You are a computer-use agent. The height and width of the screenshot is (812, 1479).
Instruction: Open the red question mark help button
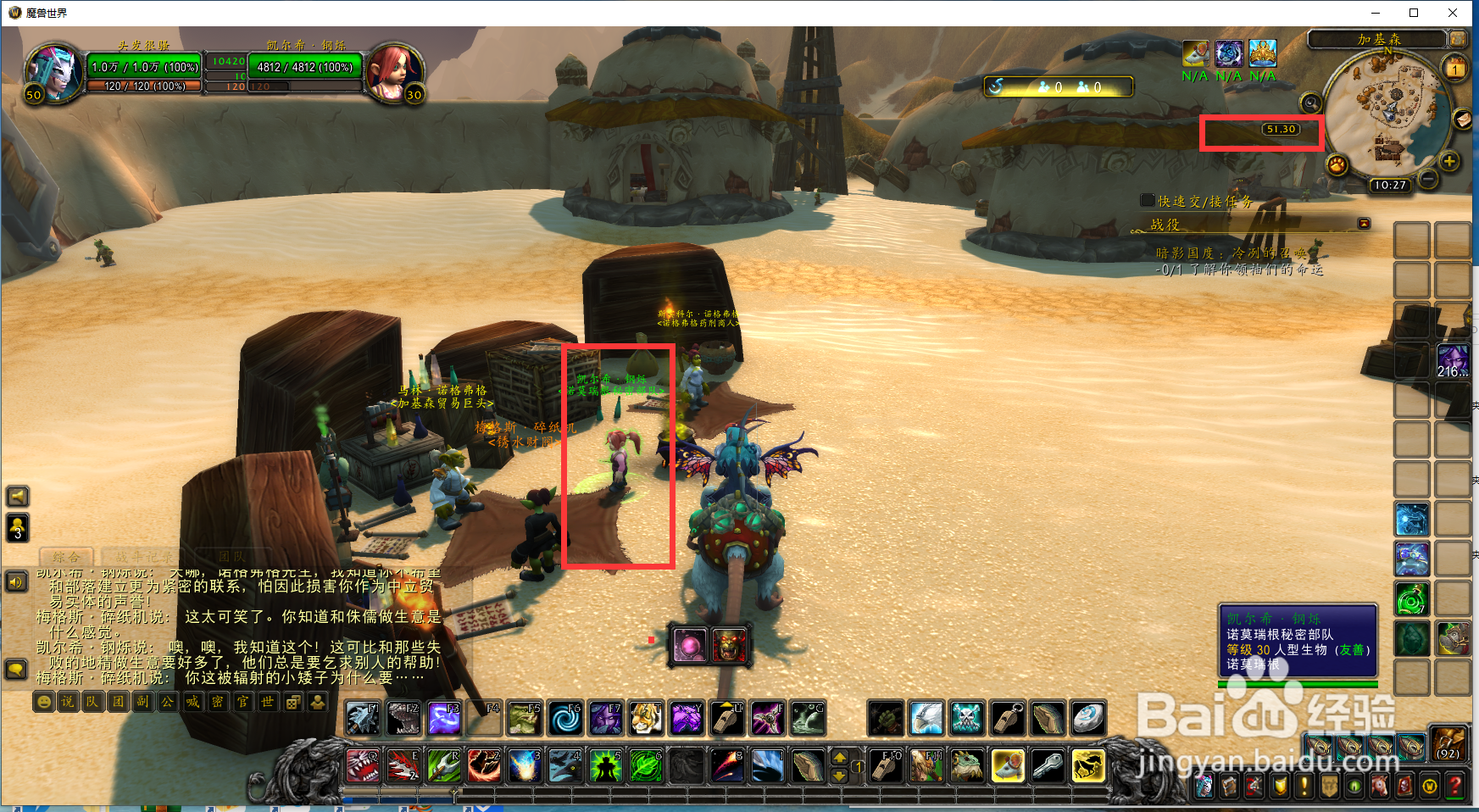(x=1454, y=787)
